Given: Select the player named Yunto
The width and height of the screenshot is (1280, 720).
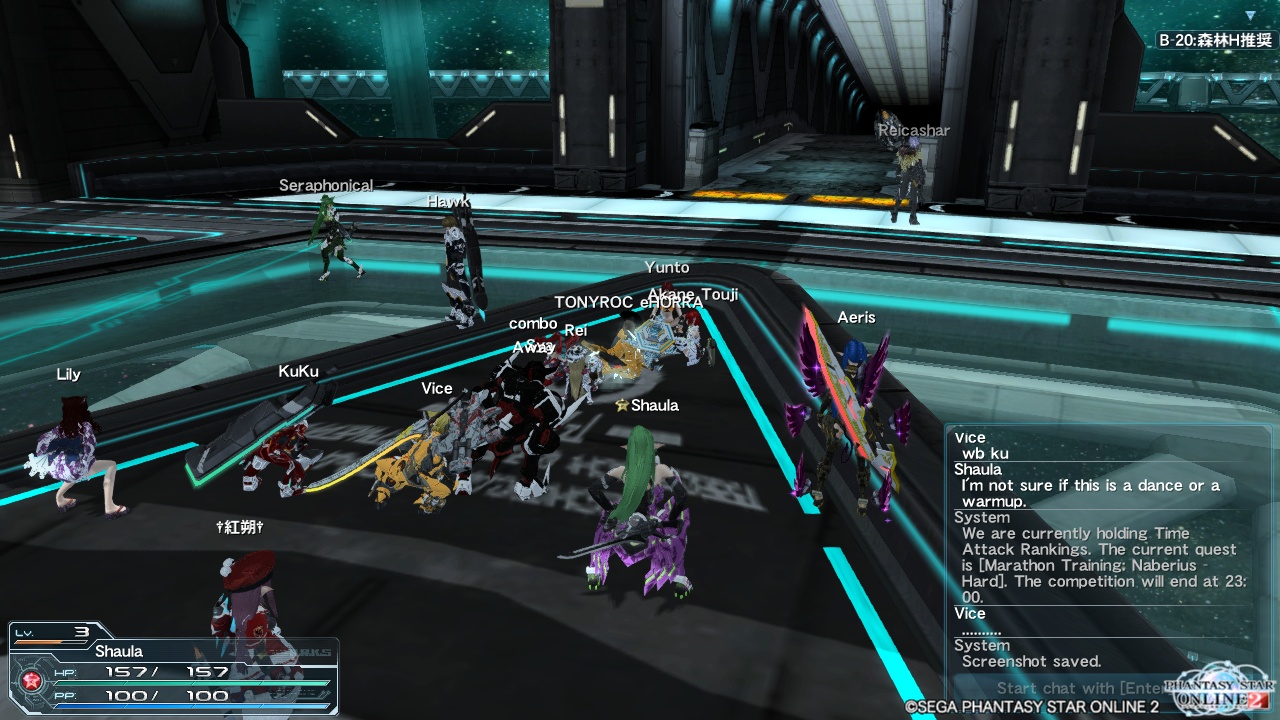Looking at the screenshot, I should [667, 267].
